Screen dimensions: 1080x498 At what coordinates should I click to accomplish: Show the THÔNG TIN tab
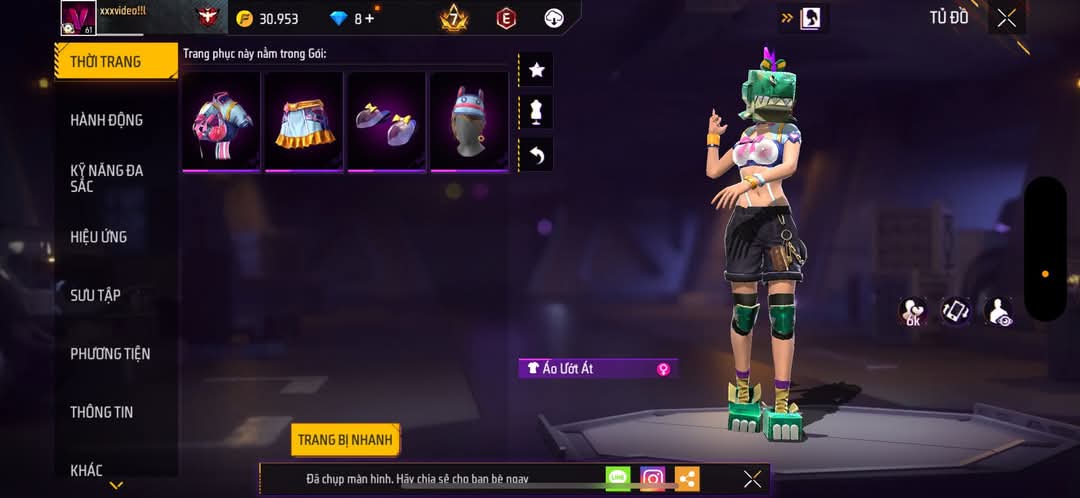101,412
